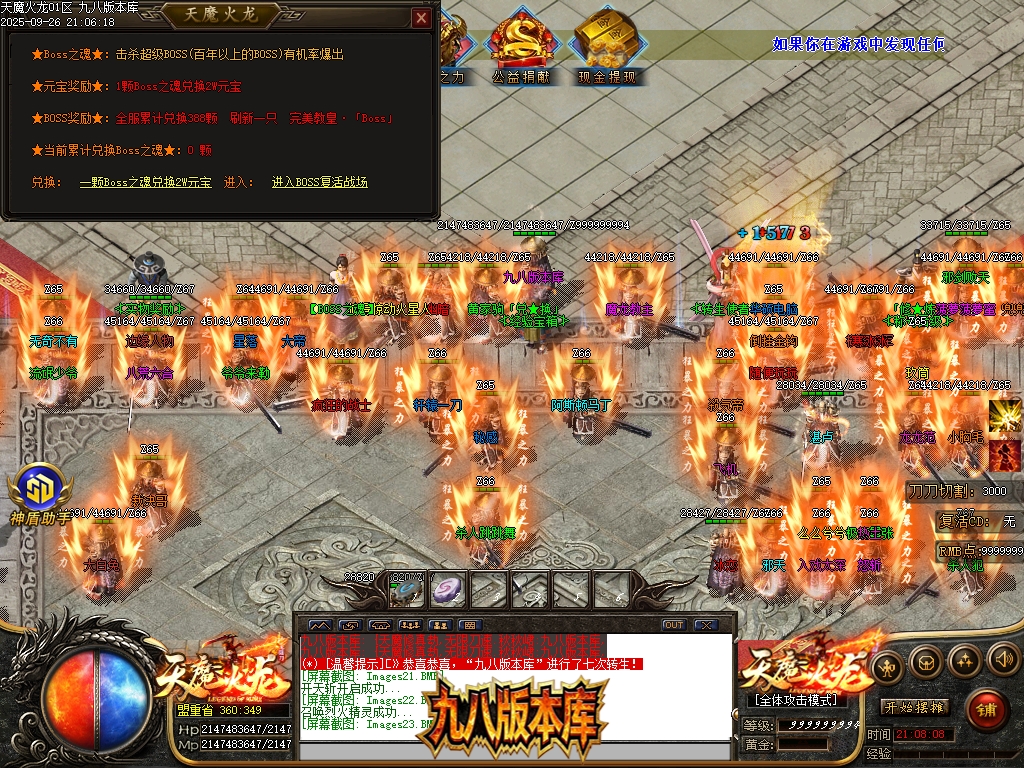The width and height of the screenshot is (1024, 768).
Task: Activate the red flame figure skill icon
Action: click(x=1004, y=454)
